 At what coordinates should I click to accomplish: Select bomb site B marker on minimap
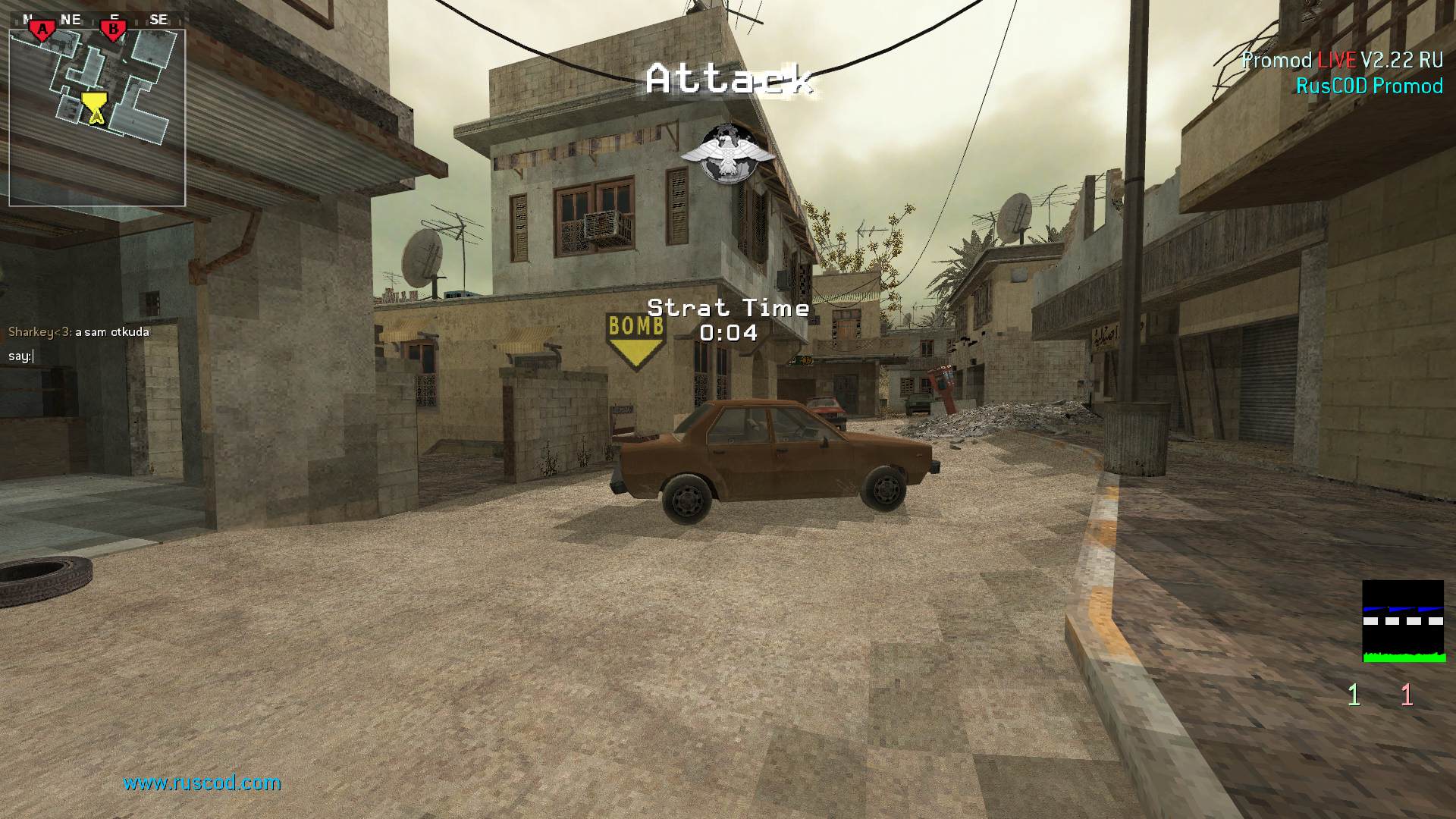point(113,30)
